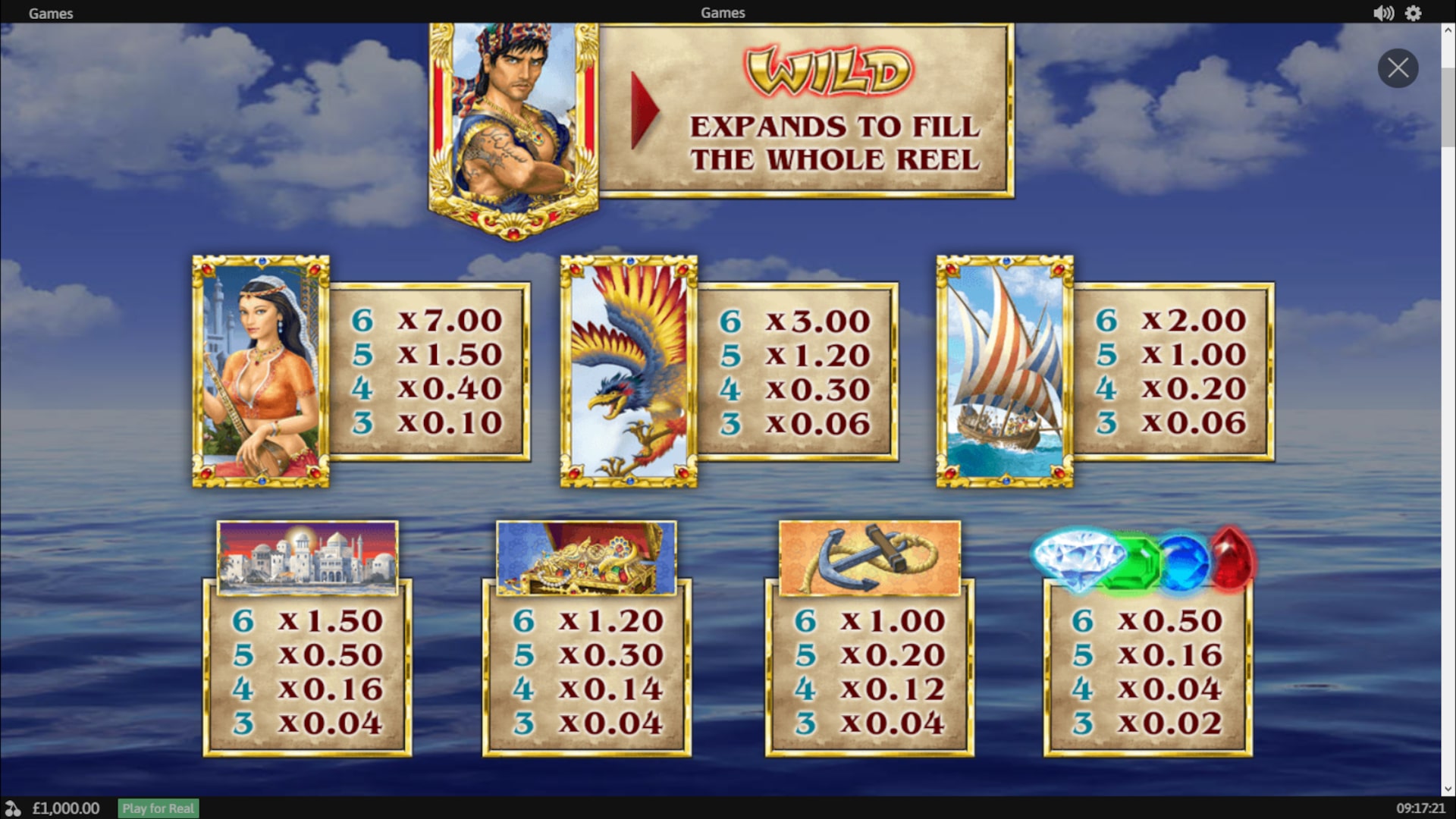Click the cherry icon beside the balance
Viewport: 1456px width, 819px height.
point(13,808)
